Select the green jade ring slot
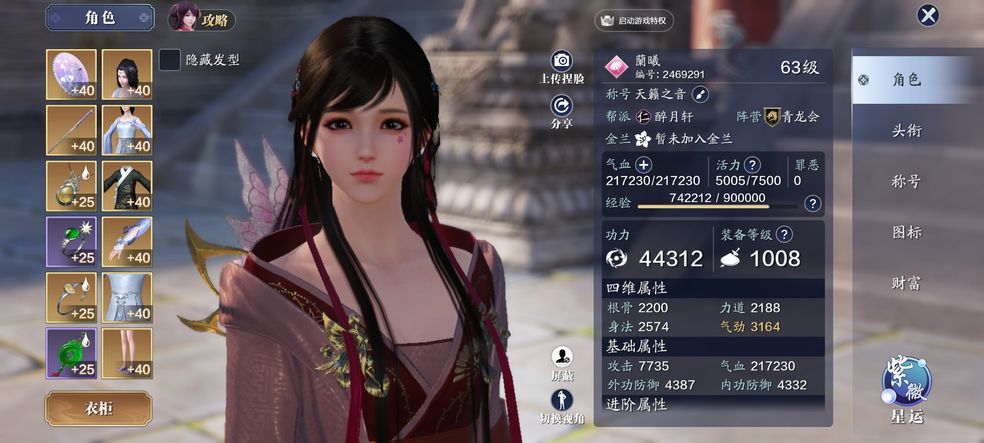This screenshot has width=984, height=443. (71, 242)
